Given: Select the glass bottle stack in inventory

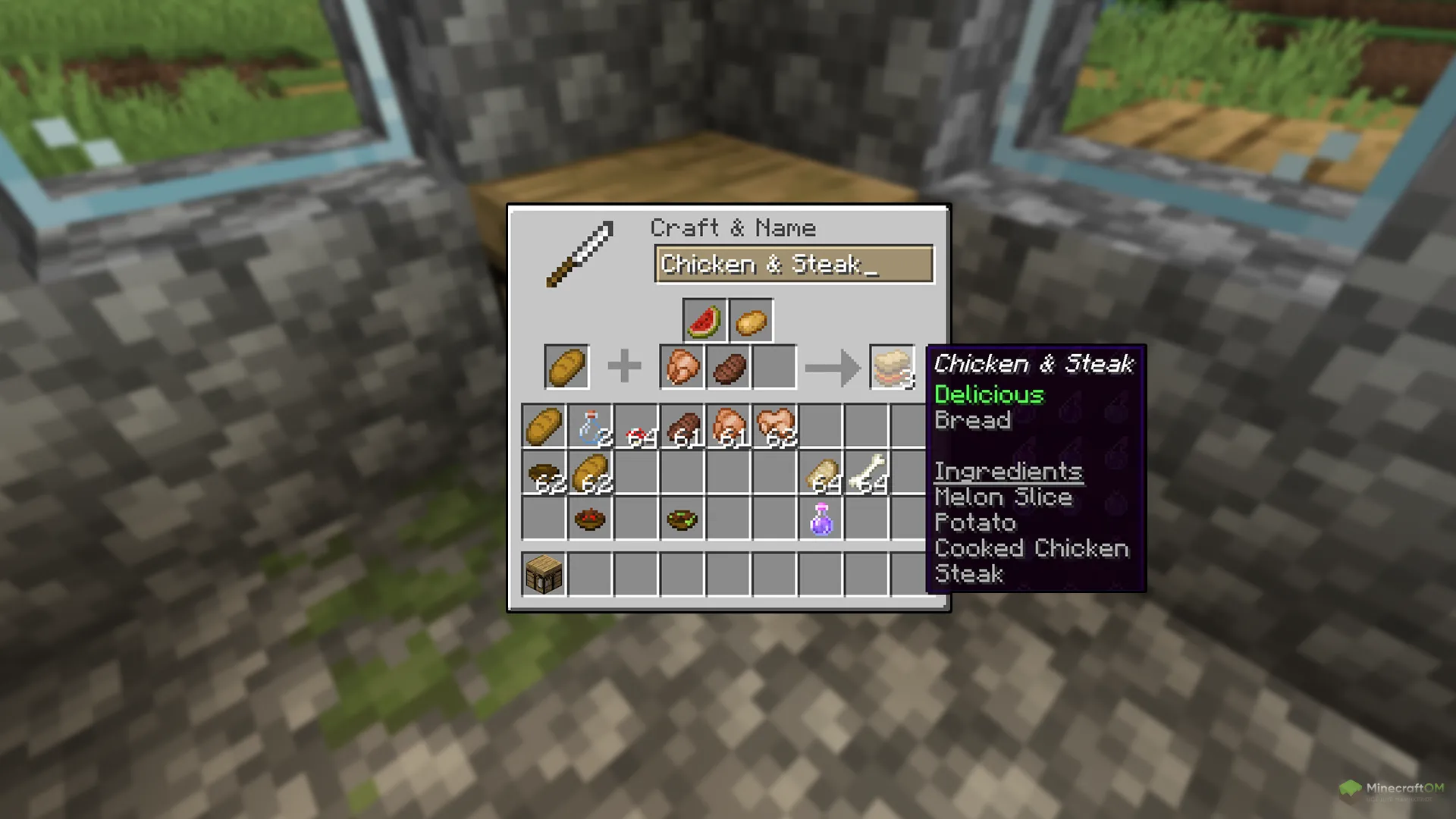Looking at the screenshot, I should click(590, 426).
